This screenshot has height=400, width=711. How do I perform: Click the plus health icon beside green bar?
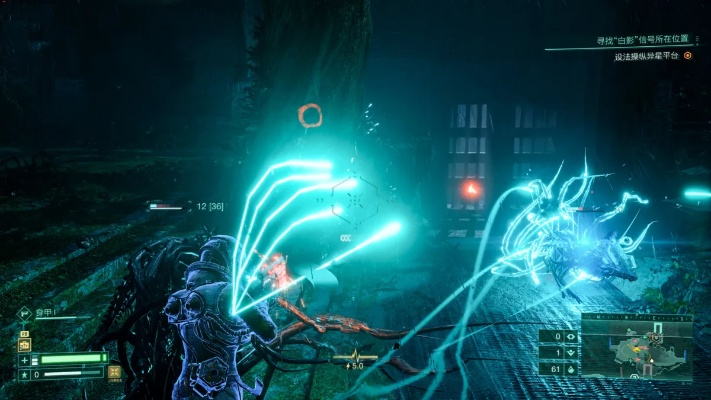[x=24, y=359]
